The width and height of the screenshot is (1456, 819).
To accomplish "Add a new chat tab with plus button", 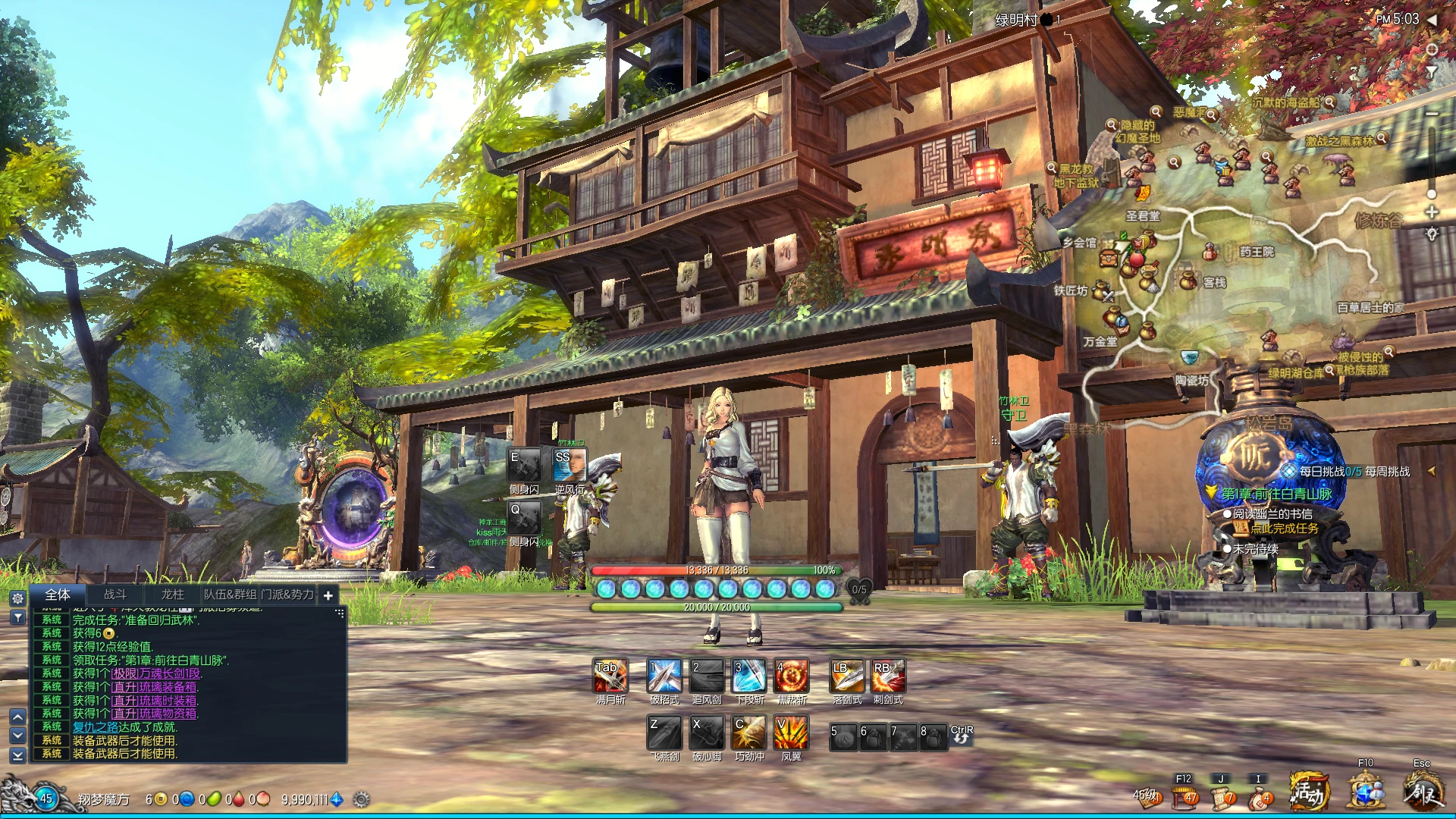I will pyautogui.click(x=328, y=596).
